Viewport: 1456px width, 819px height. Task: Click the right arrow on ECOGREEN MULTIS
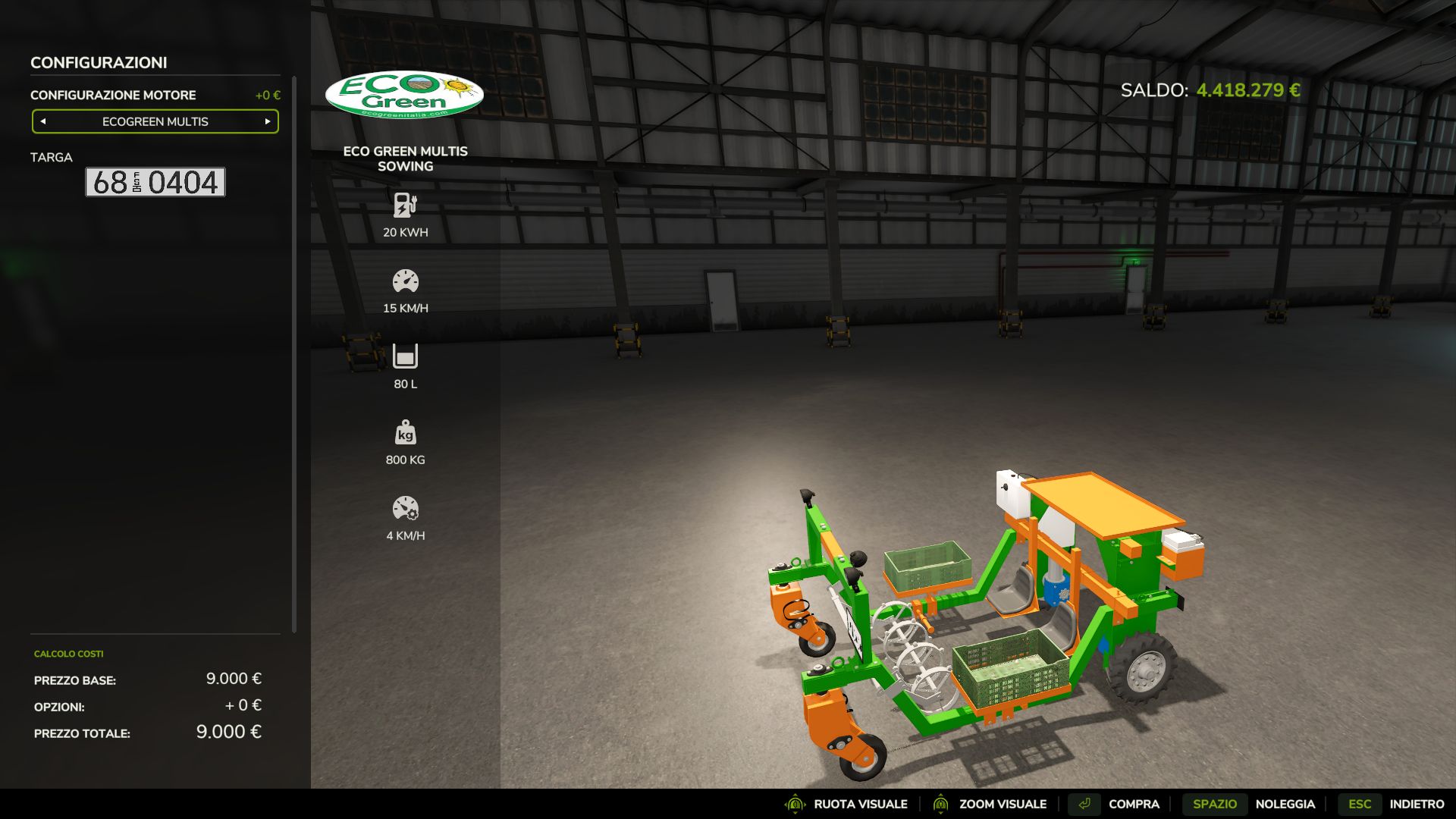[267, 121]
